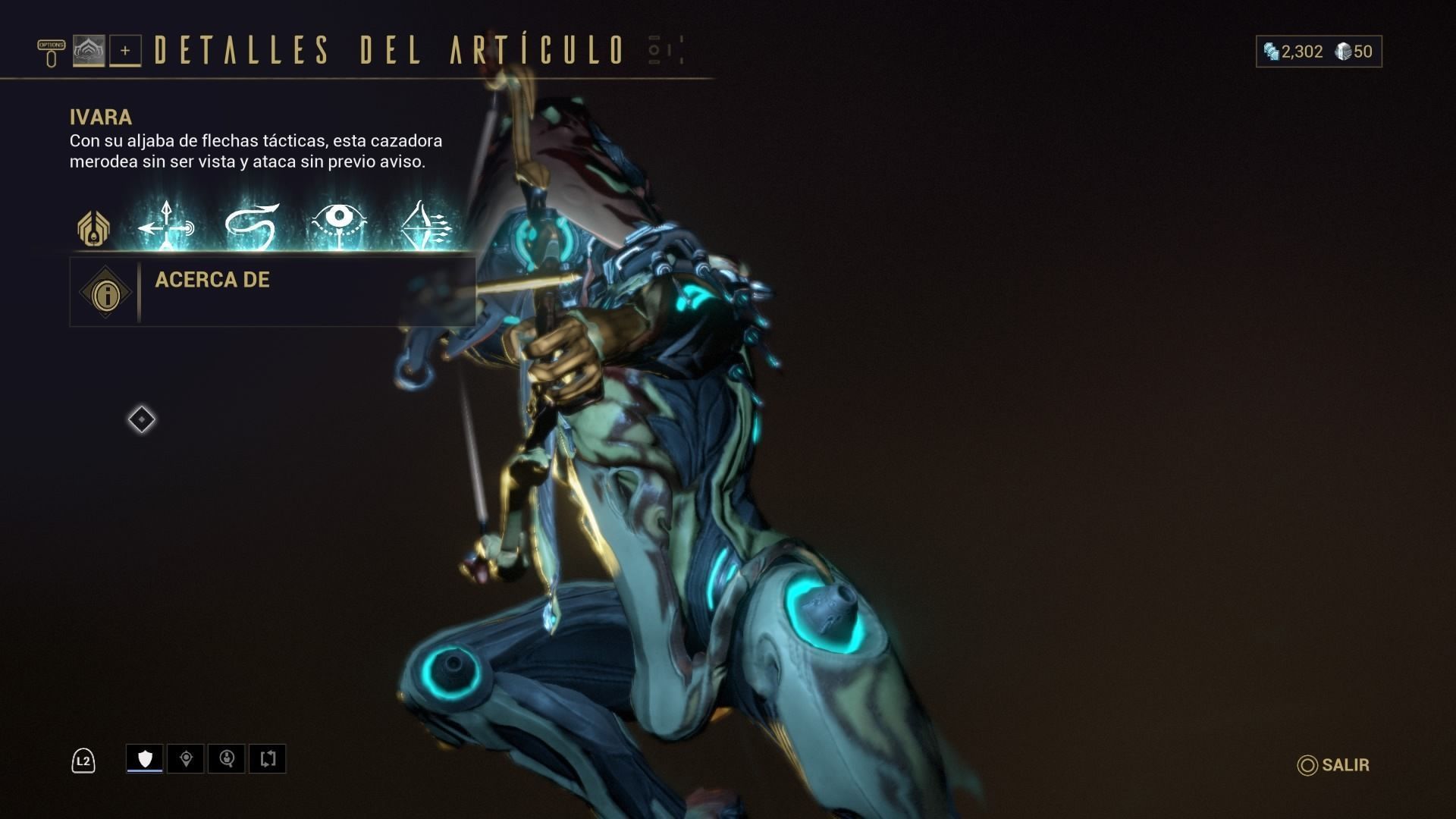Viewport: 1456px width, 819px height.
Task: Click the info icon beside Acerca De
Action: point(105,293)
